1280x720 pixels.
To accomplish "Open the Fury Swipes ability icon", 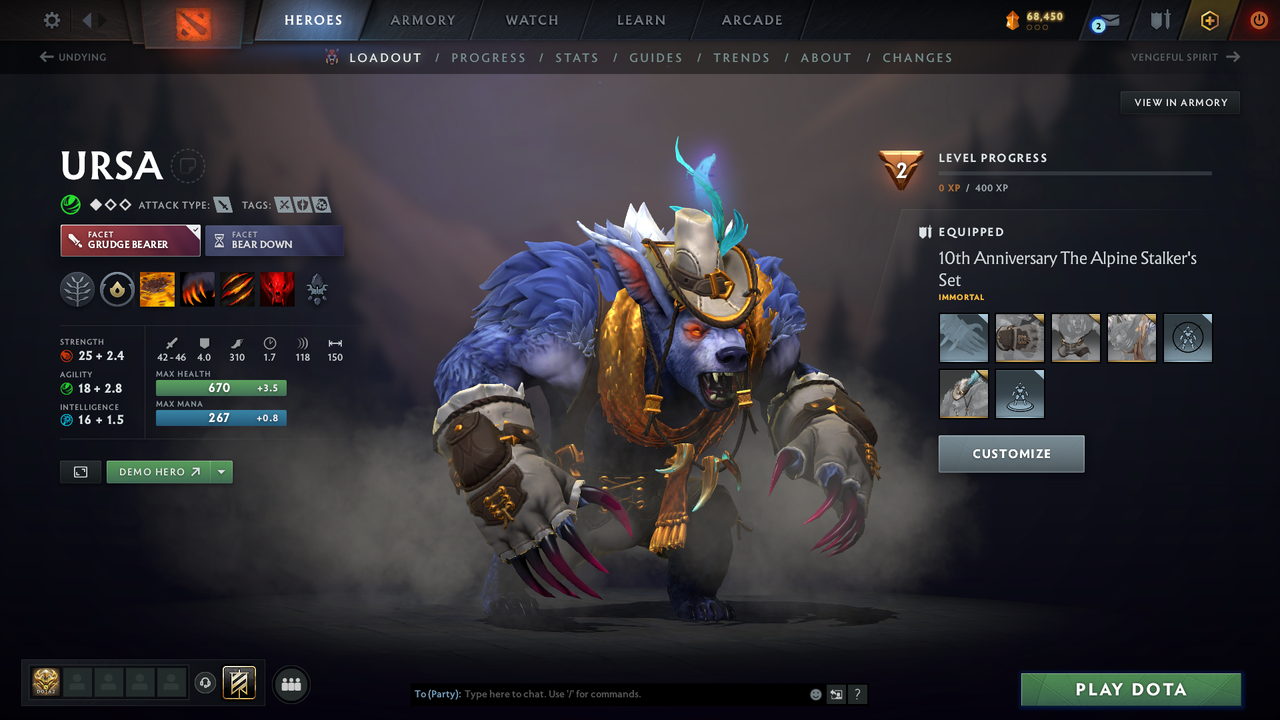I will 237,289.
